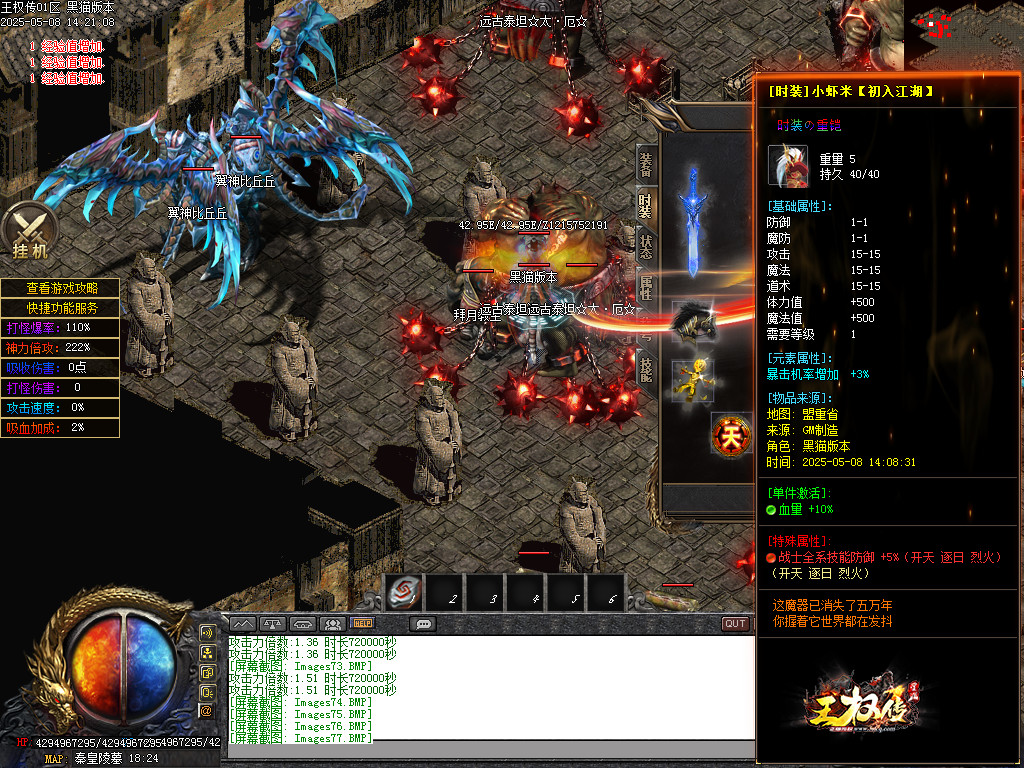Select the golden figure fashion slot
The image size is (1024, 768).
(x=692, y=379)
